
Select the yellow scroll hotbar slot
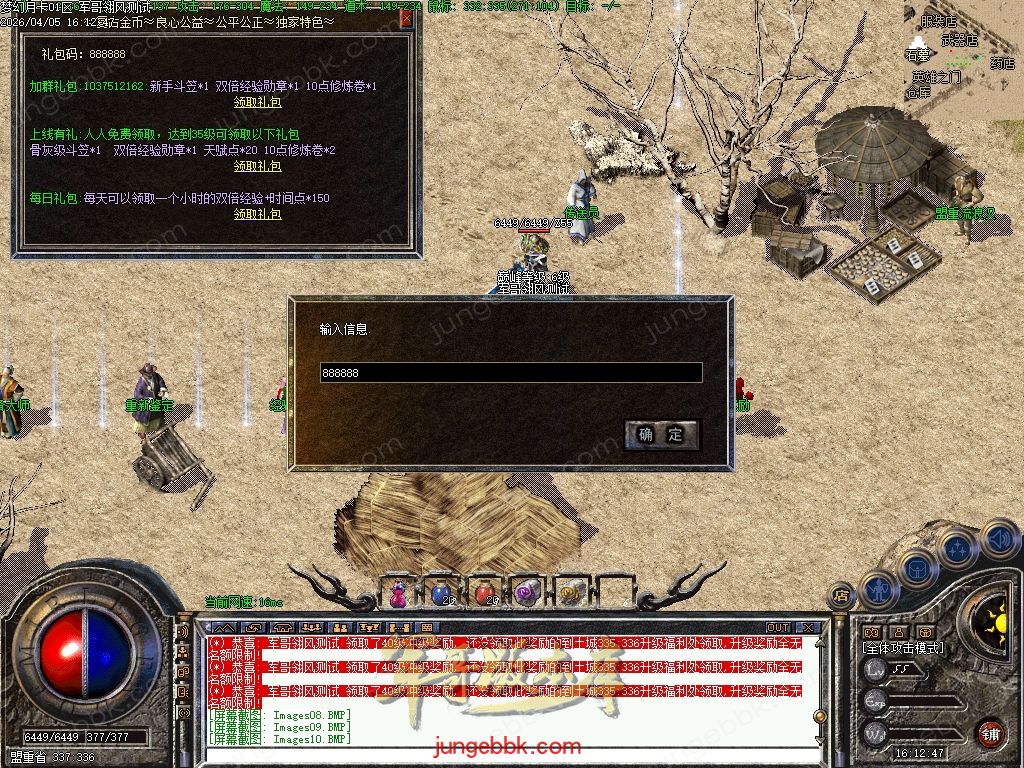coord(569,593)
